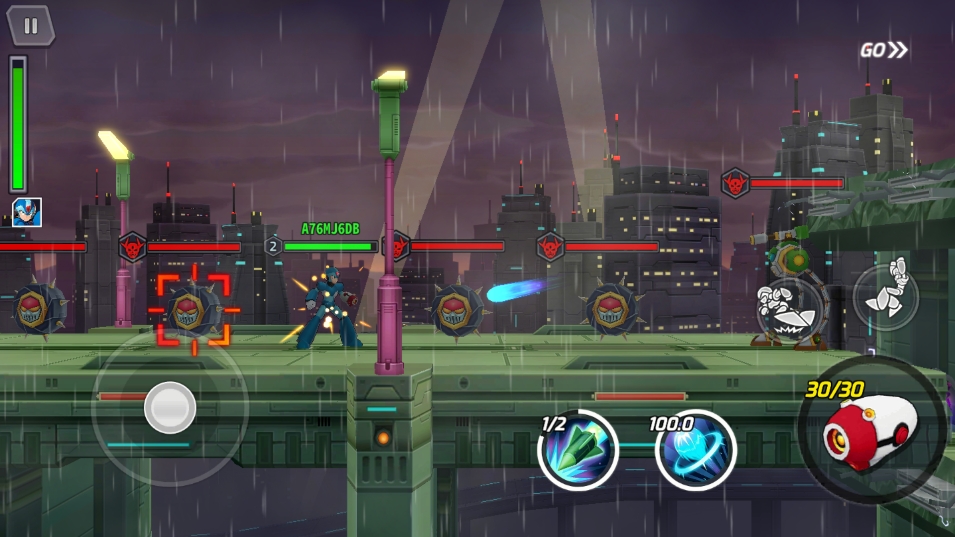Activate the blue charged shot skill
955x537 pixels.
695,450
